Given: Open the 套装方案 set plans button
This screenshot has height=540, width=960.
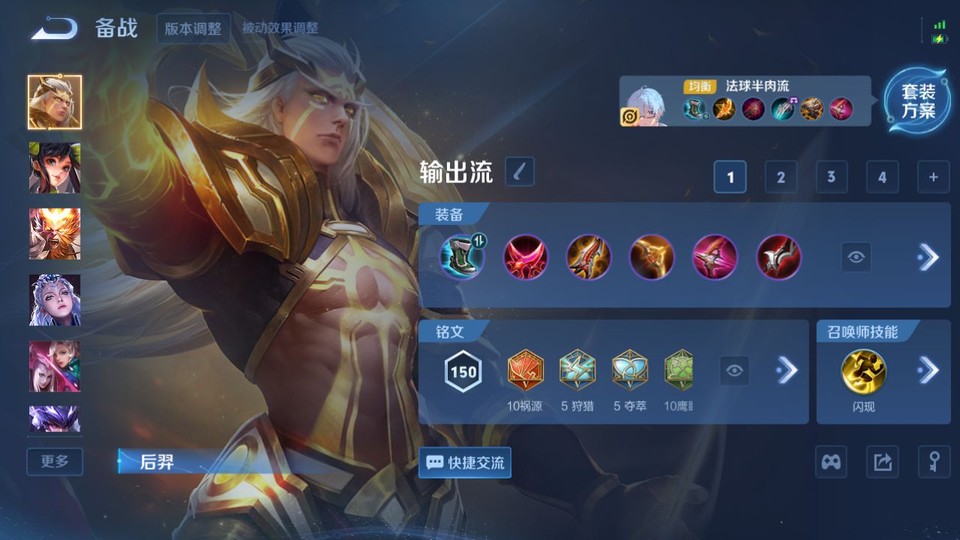Looking at the screenshot, I should point(917,101).
